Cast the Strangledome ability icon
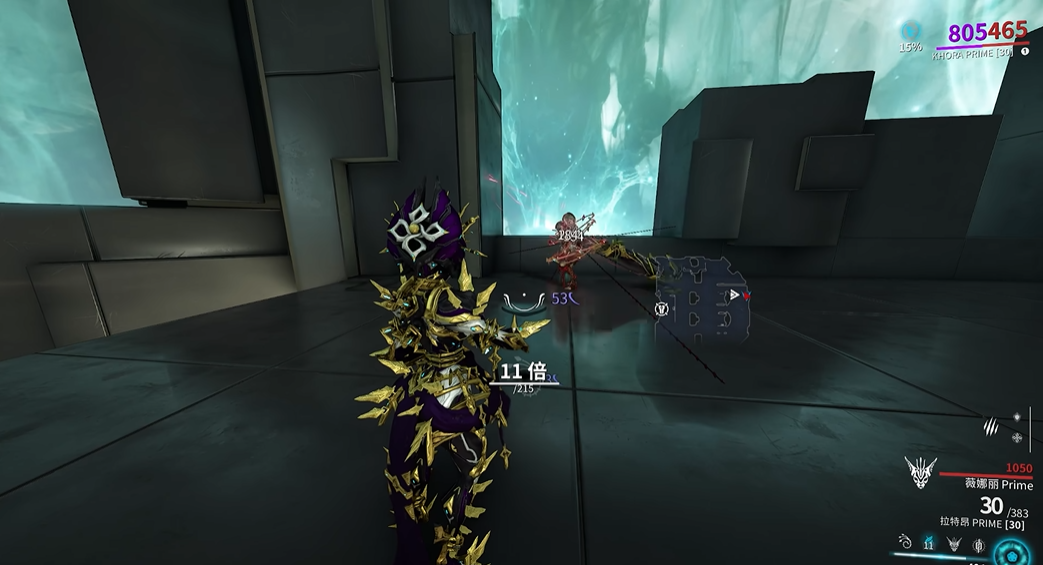This screenshot has width=1043, height=565. [979, 544]
